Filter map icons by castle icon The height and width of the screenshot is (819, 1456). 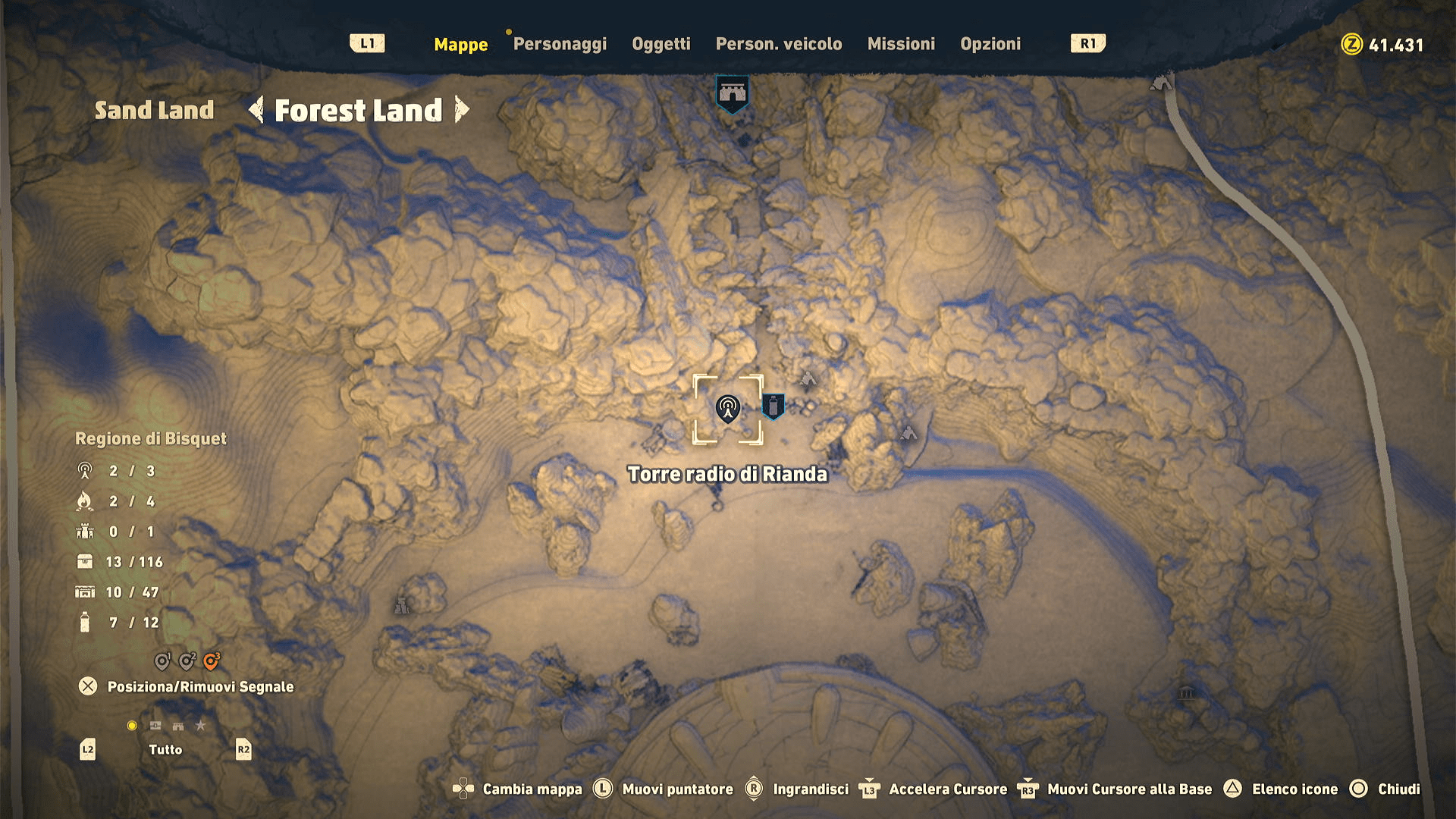point(178,726)
